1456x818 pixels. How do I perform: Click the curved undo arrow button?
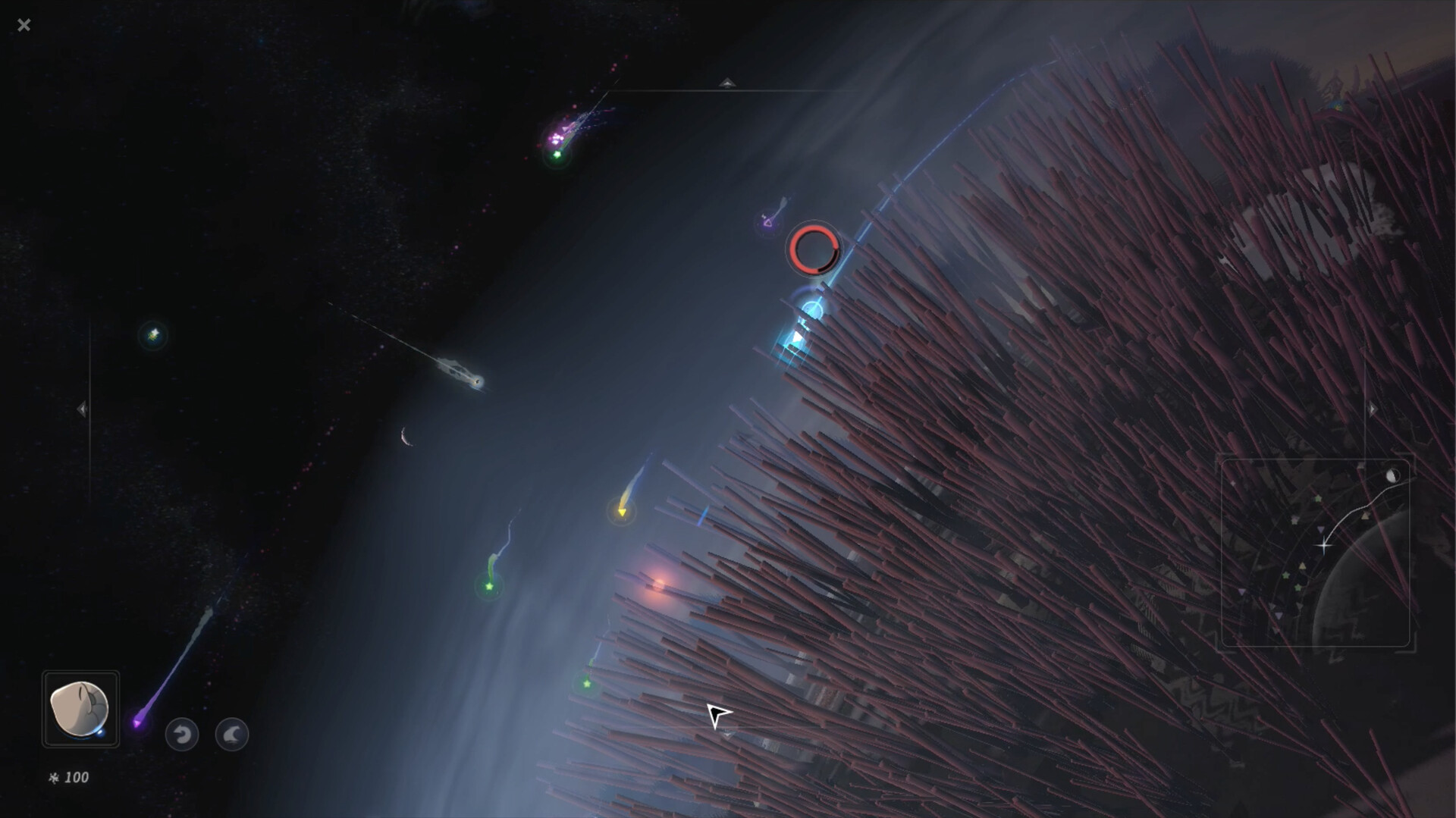181,734
